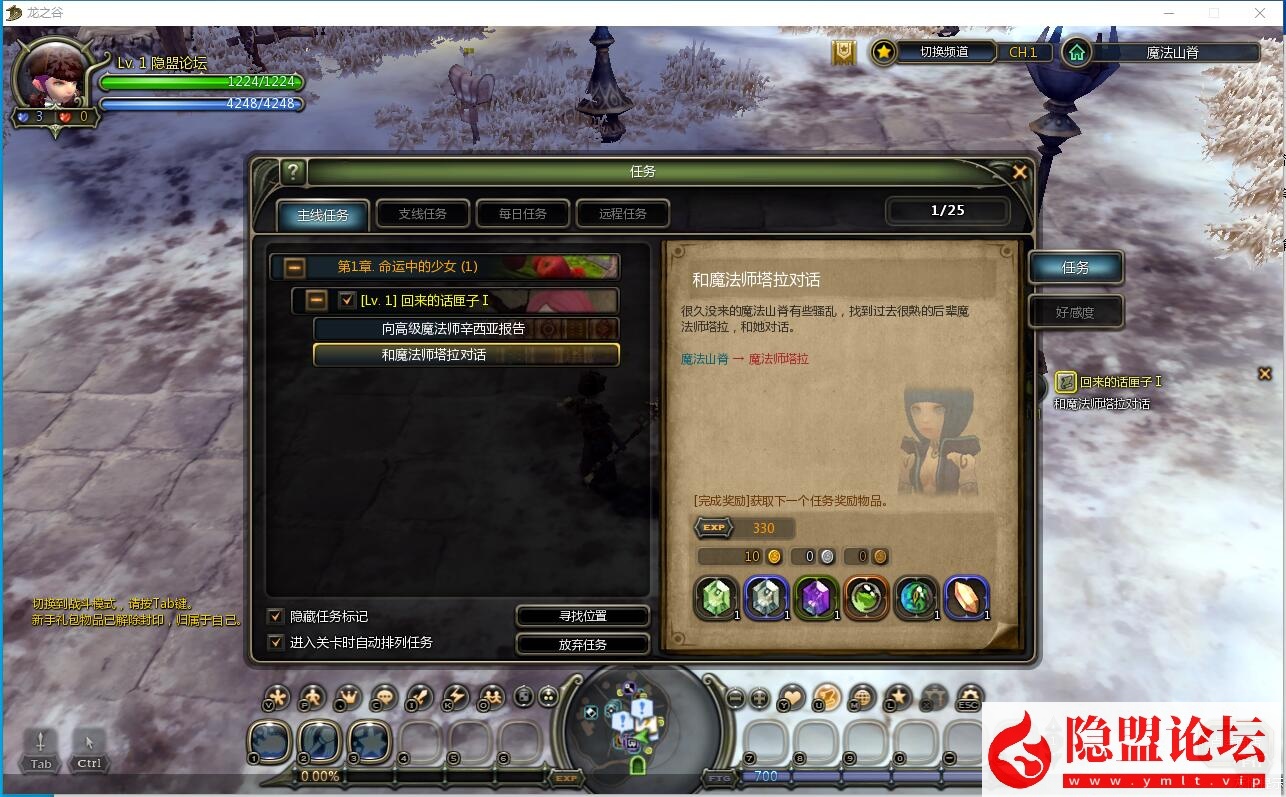Open the achievements panel via the L star icon

[x=898, y=697]
